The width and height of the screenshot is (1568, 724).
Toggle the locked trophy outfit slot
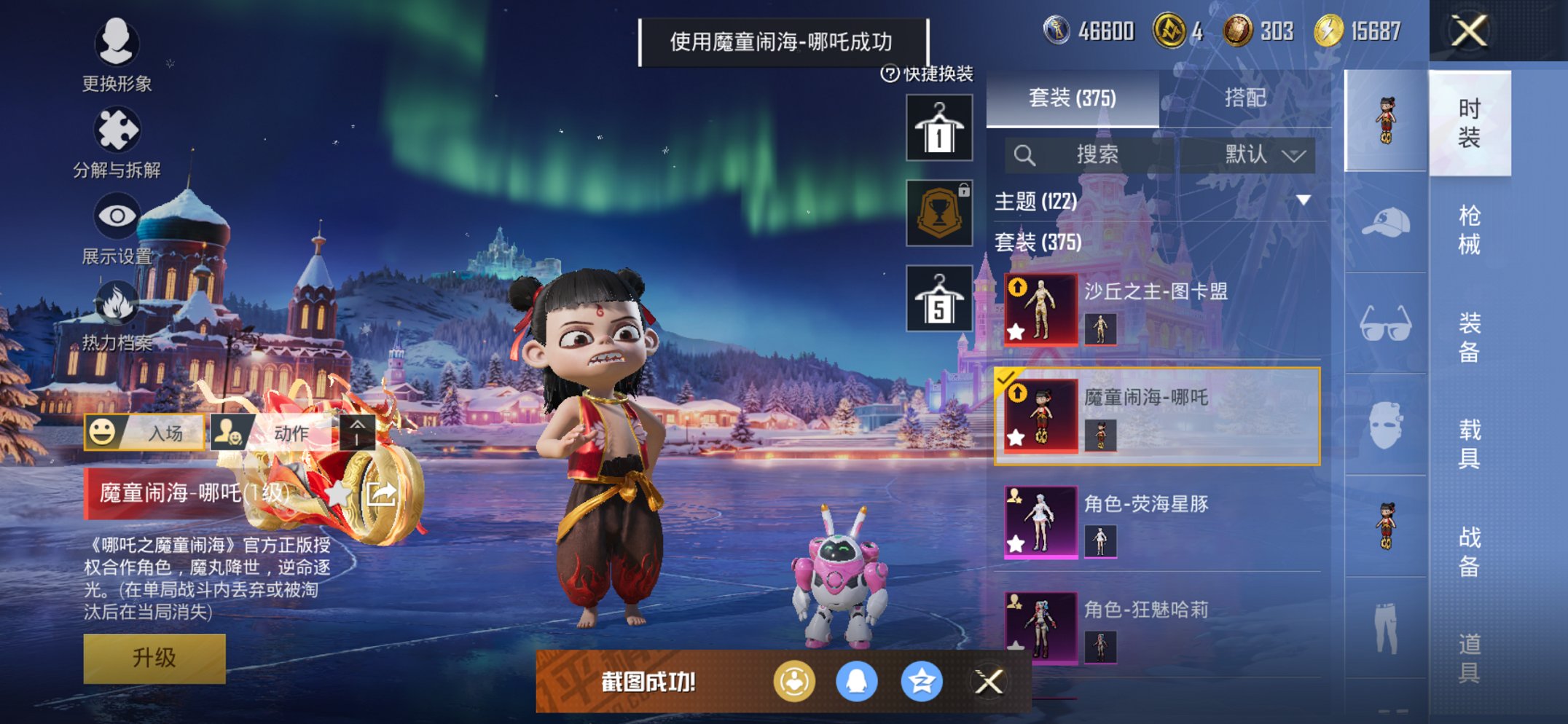tap(940, 213)
